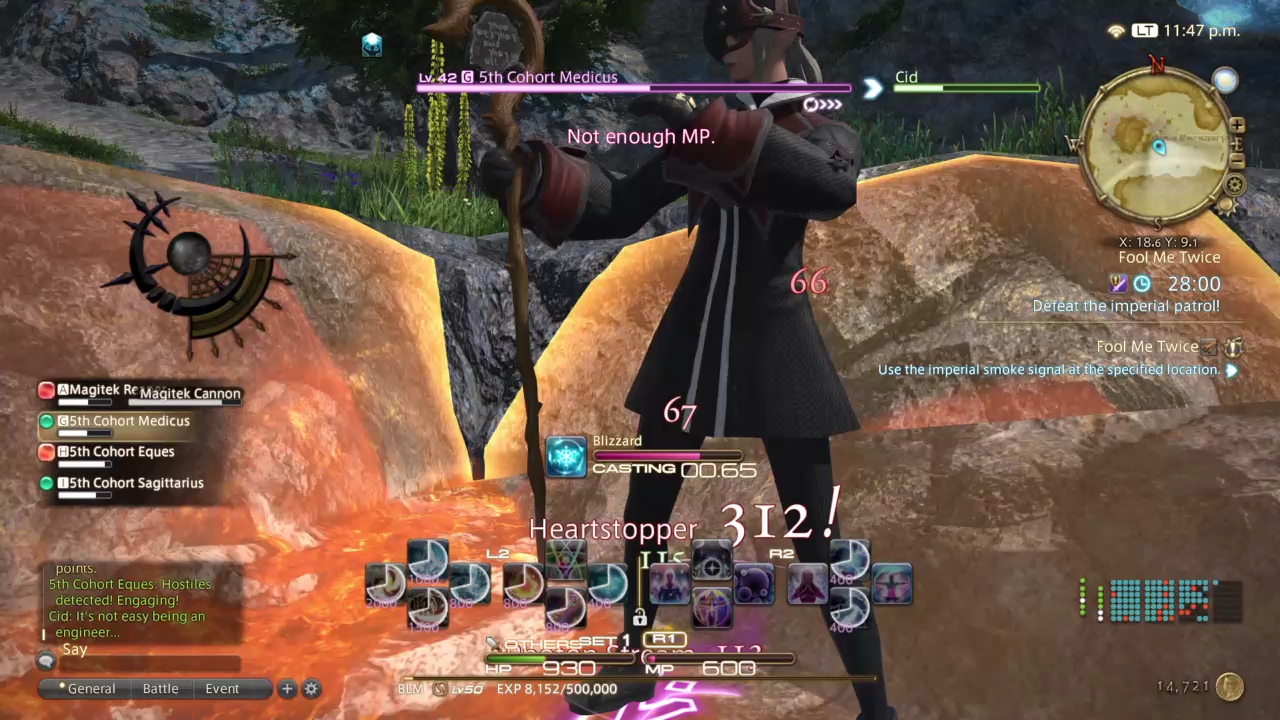Click the north indicator on the minimap
Screen dimensions: 1280x720
click(1157, 64)
